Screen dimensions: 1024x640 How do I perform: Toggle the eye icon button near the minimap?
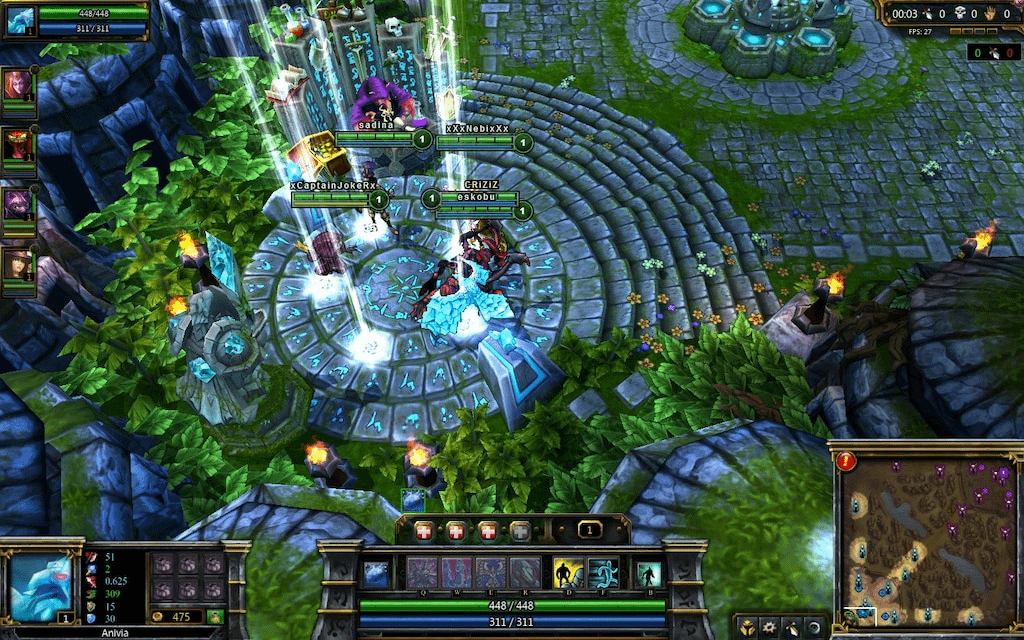[814, 628]
